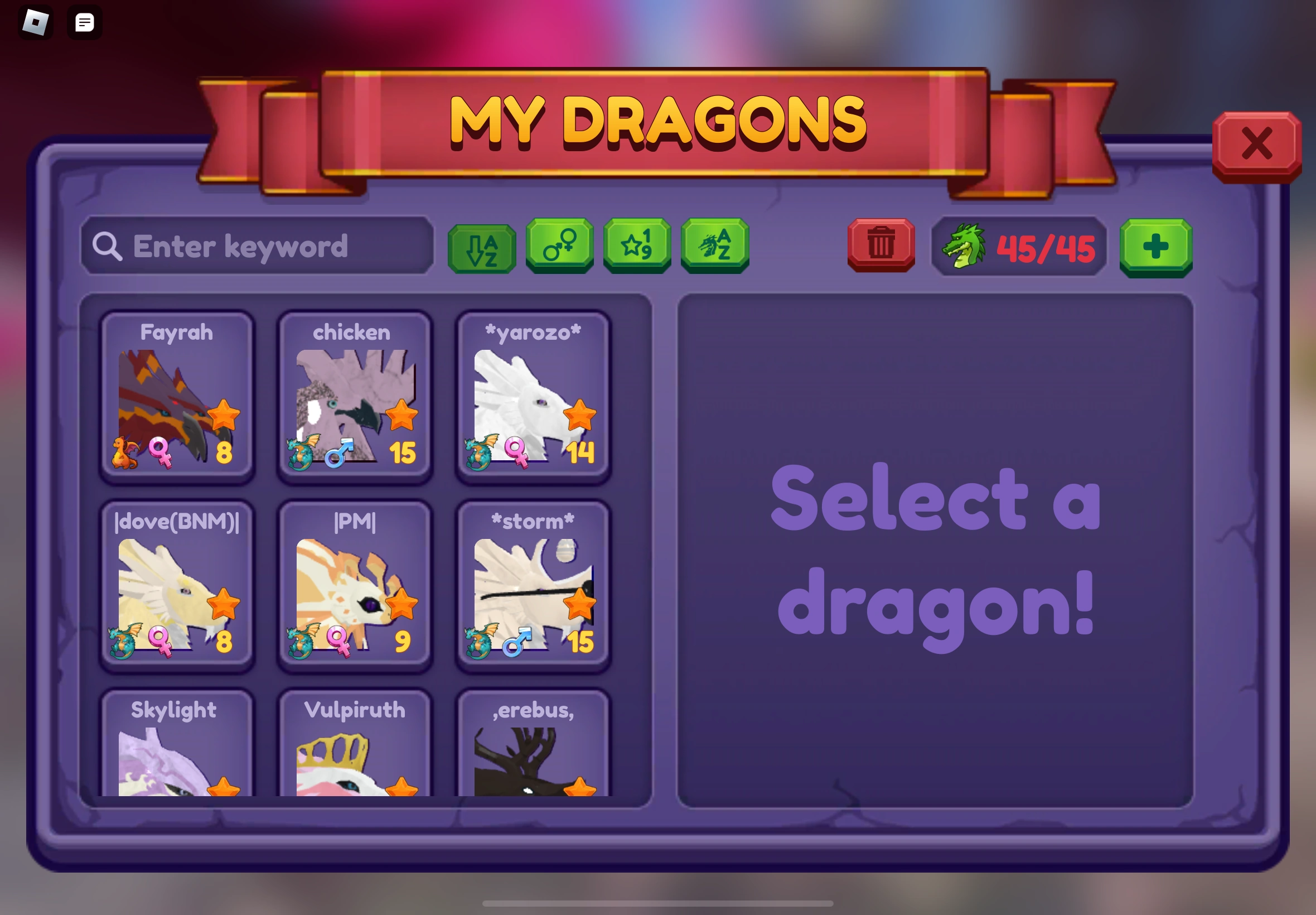Click the male symbol on chicken's card
Image resolution: width=1316 pixels, height=915 pixels.
(338, 455)
